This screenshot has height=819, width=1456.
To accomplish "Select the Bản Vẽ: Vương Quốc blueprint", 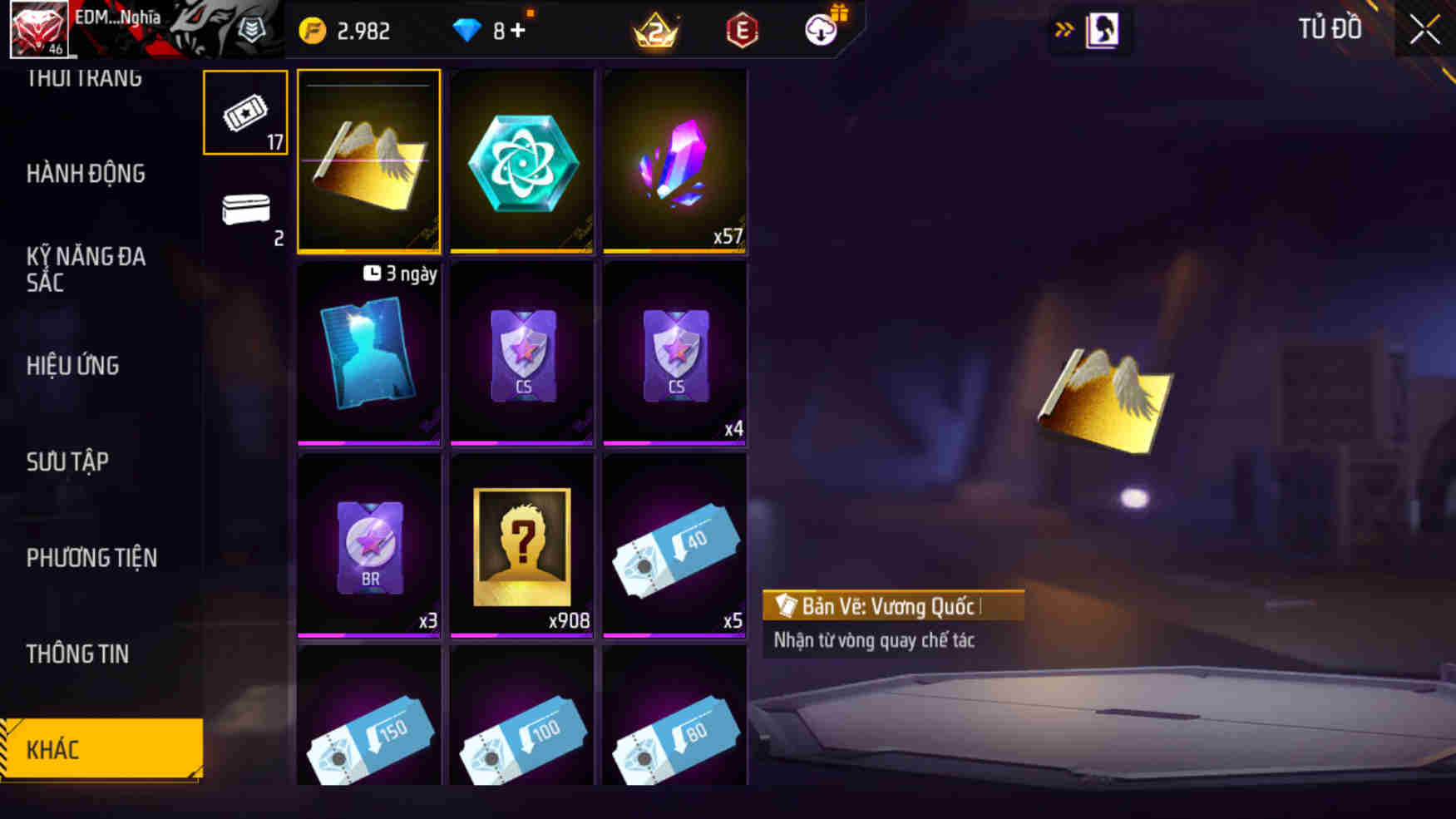I will 368,160.
